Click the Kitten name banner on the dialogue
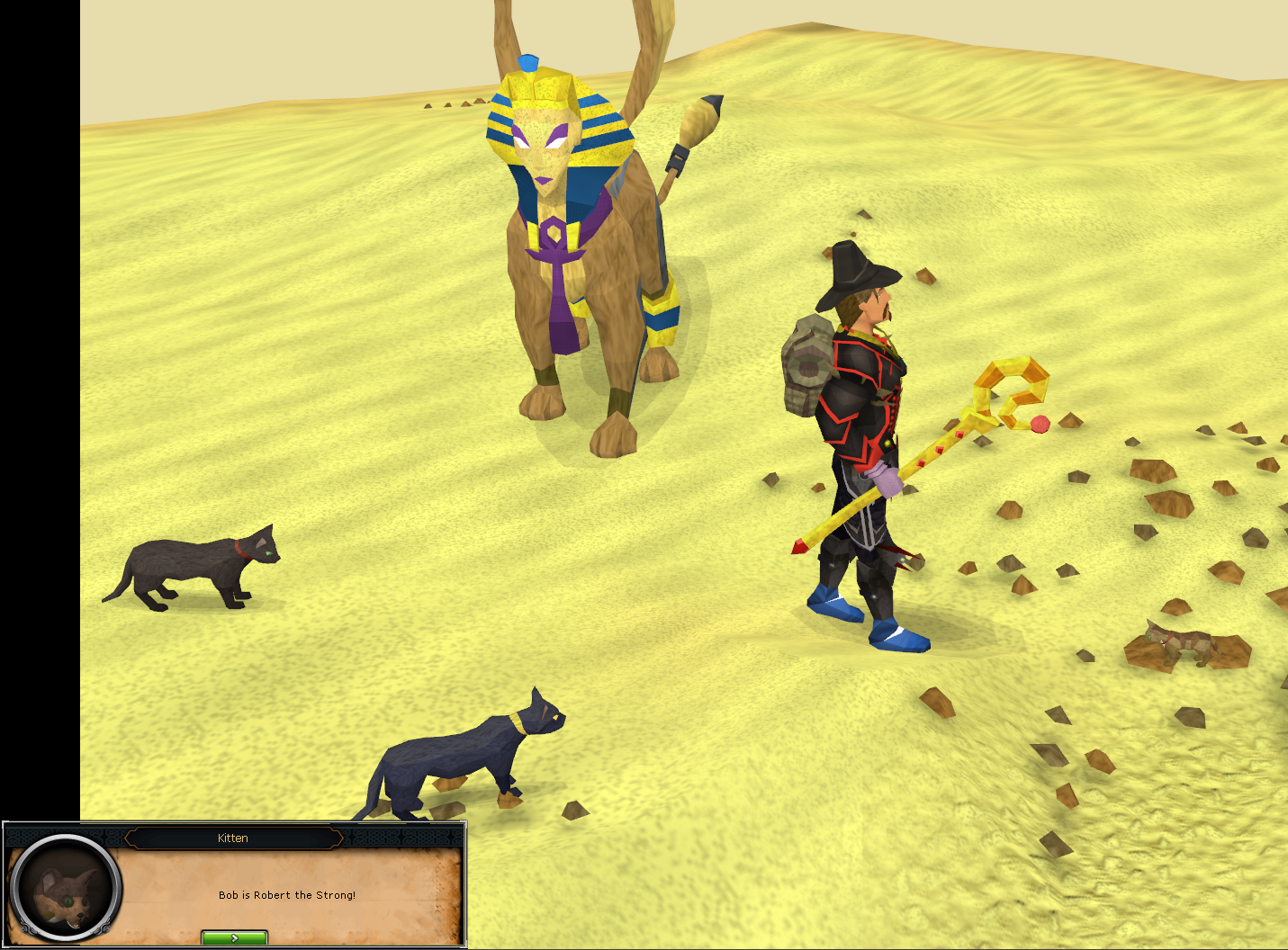The width and height of the screenshot is (1288, 950). (x=232, y=838)
